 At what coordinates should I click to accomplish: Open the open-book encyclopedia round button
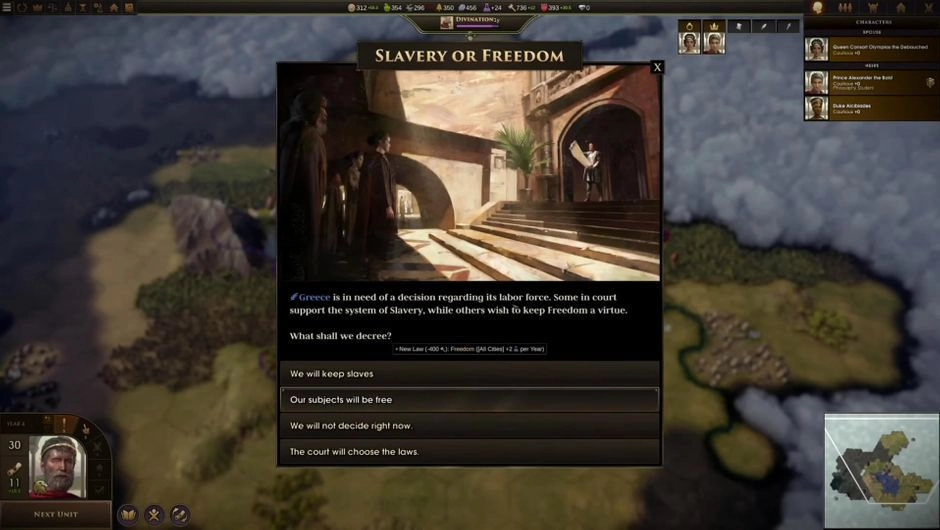click(128, 515)
